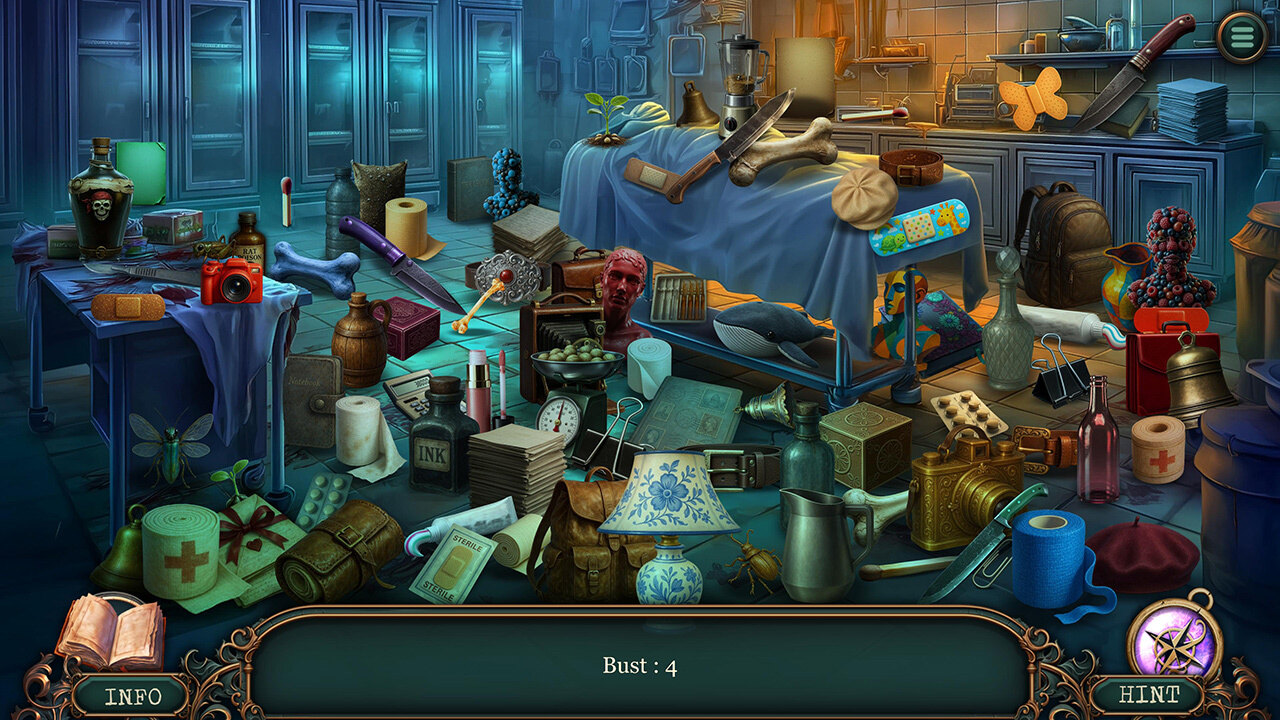
Task: Open the round menu button
Action: click(x=1243, y=37)
